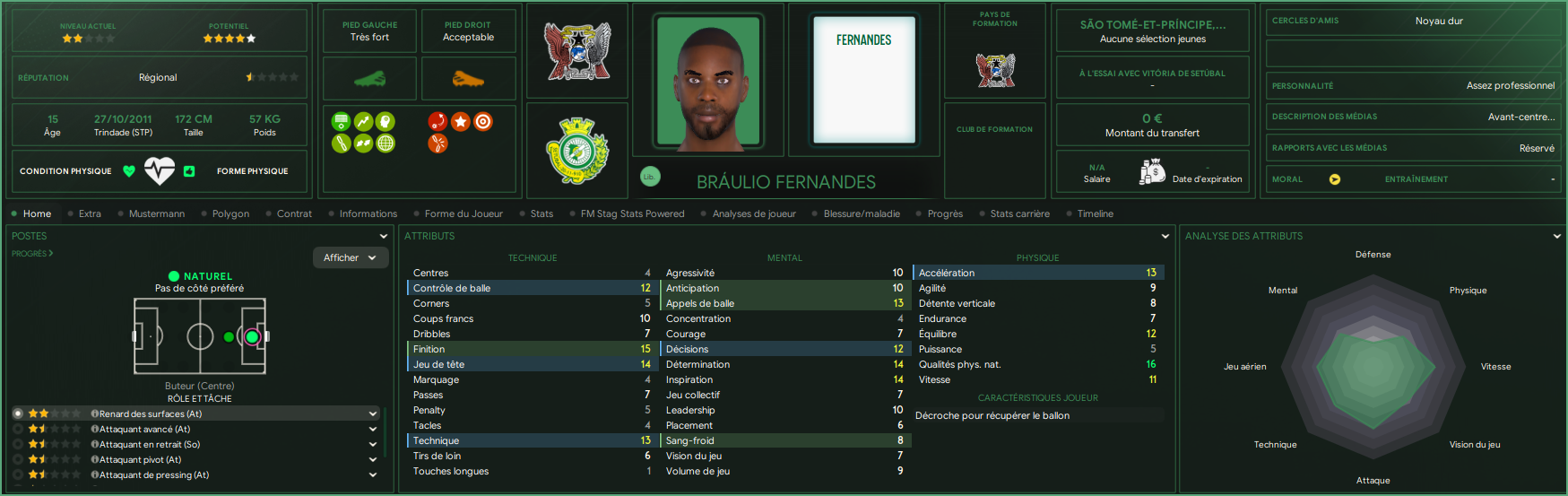Click the São Tomé-et-Príncipe nation crest
This screenshot has height=496, width=1568.
coord(578,50)
